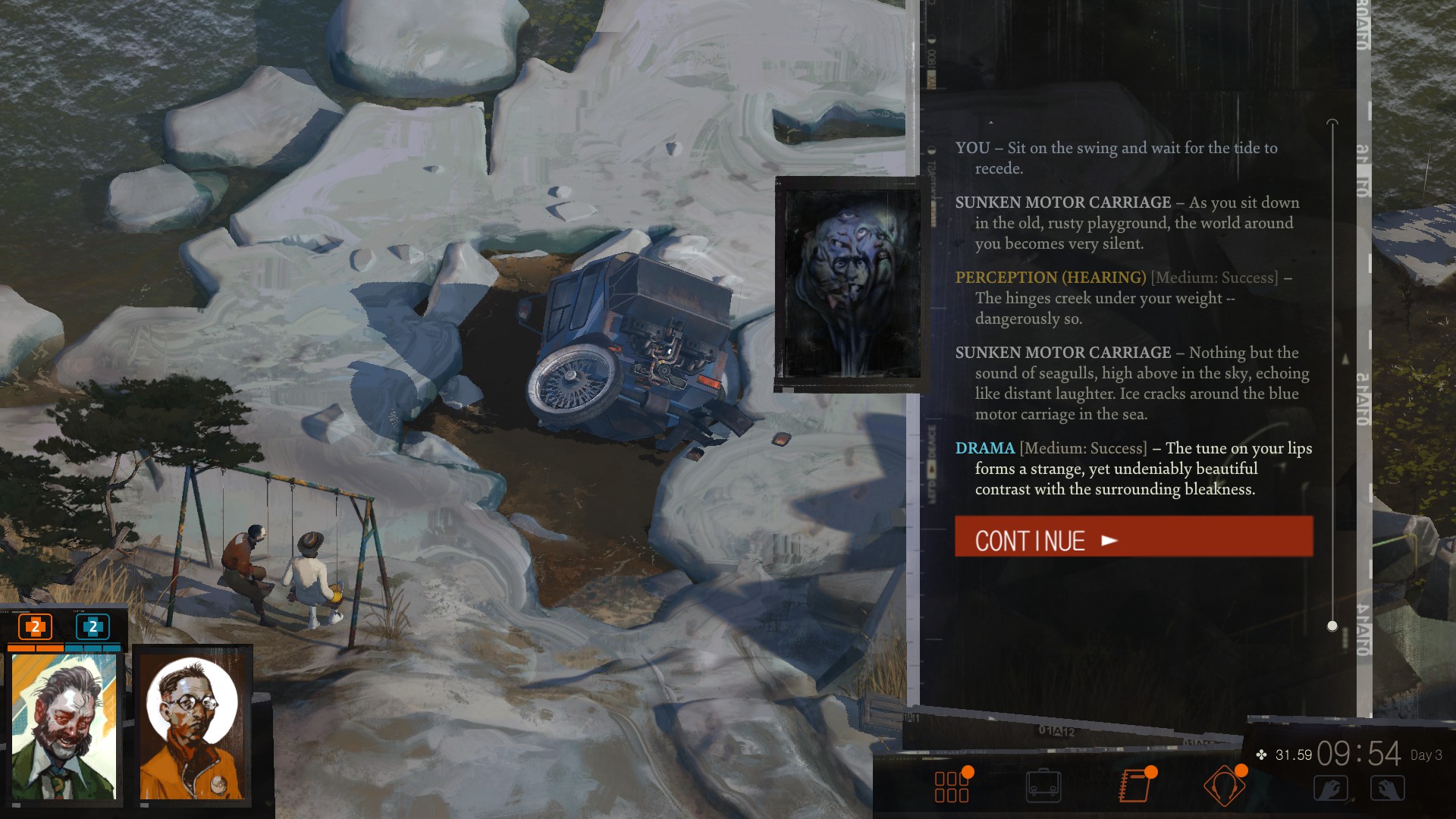Image resolution: width=1456 pixels, height=819 pixels.
Task: Use the orange health heal charge
Action: [35, 627]
